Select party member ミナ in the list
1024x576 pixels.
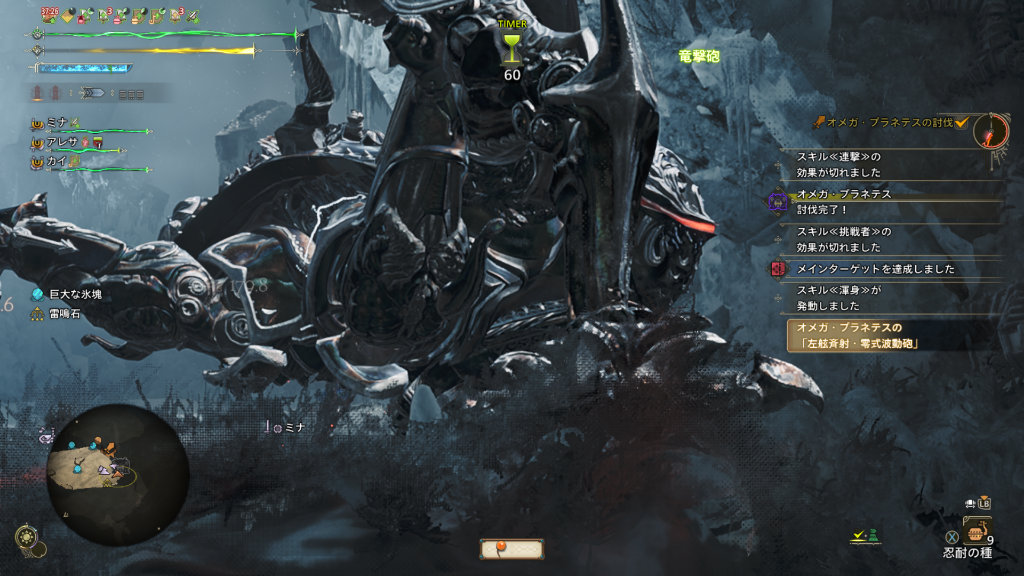(57, 122)
